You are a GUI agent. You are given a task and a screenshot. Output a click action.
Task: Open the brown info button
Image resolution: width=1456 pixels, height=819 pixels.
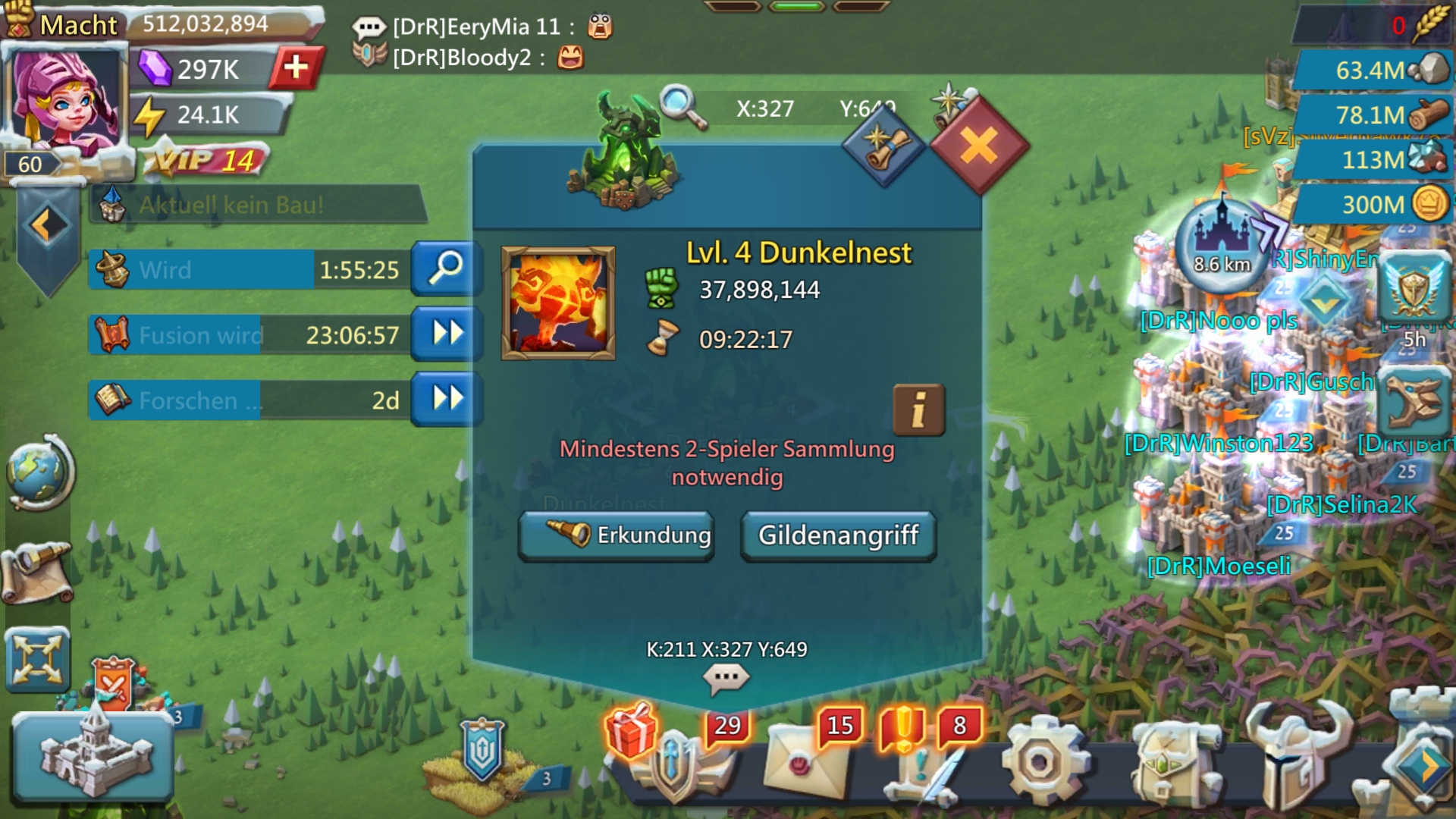(918, 409)
